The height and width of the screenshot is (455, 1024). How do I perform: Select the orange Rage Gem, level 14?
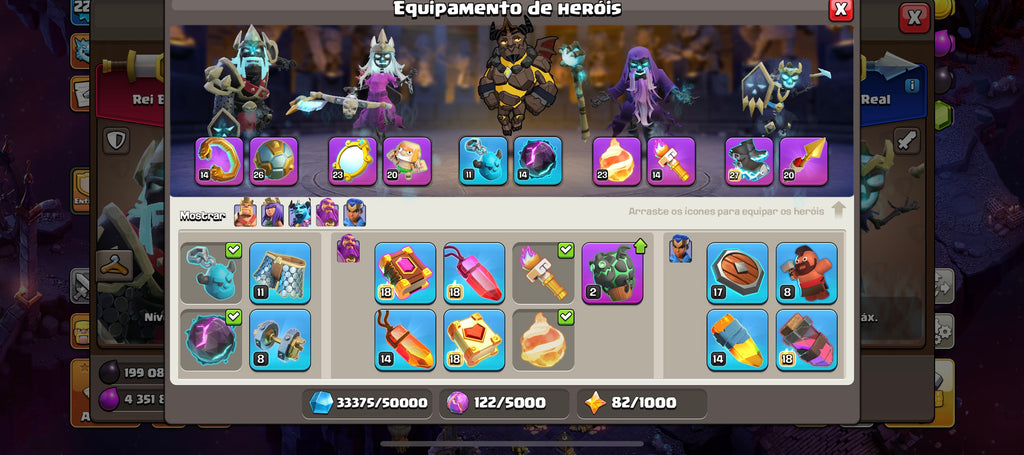pyautogui.click(x=406, y=340)
